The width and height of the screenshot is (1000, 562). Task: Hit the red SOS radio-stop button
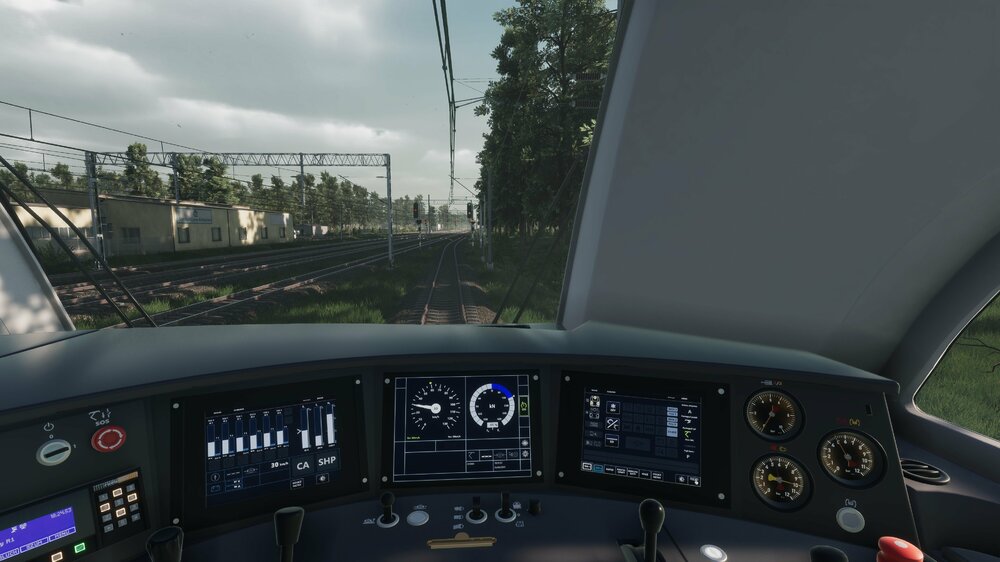[108, 438]
